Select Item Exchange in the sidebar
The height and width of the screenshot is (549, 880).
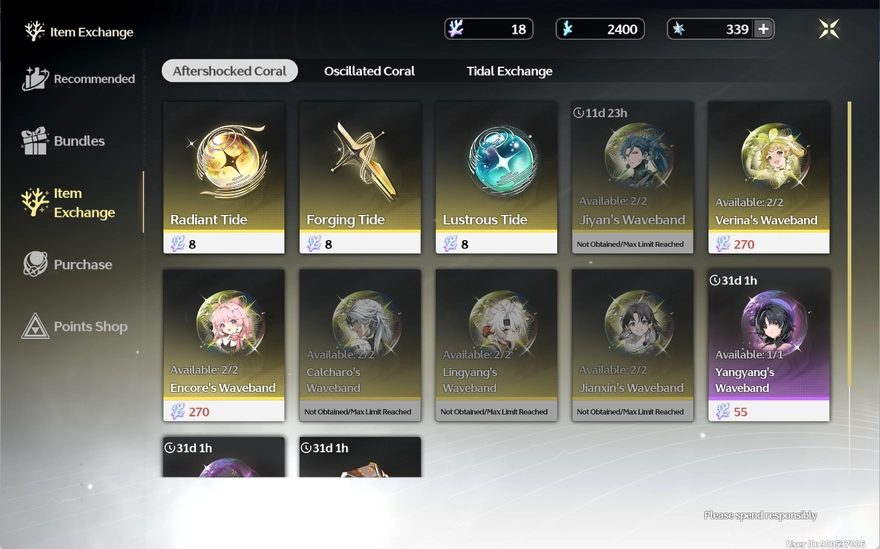[69, 203]
